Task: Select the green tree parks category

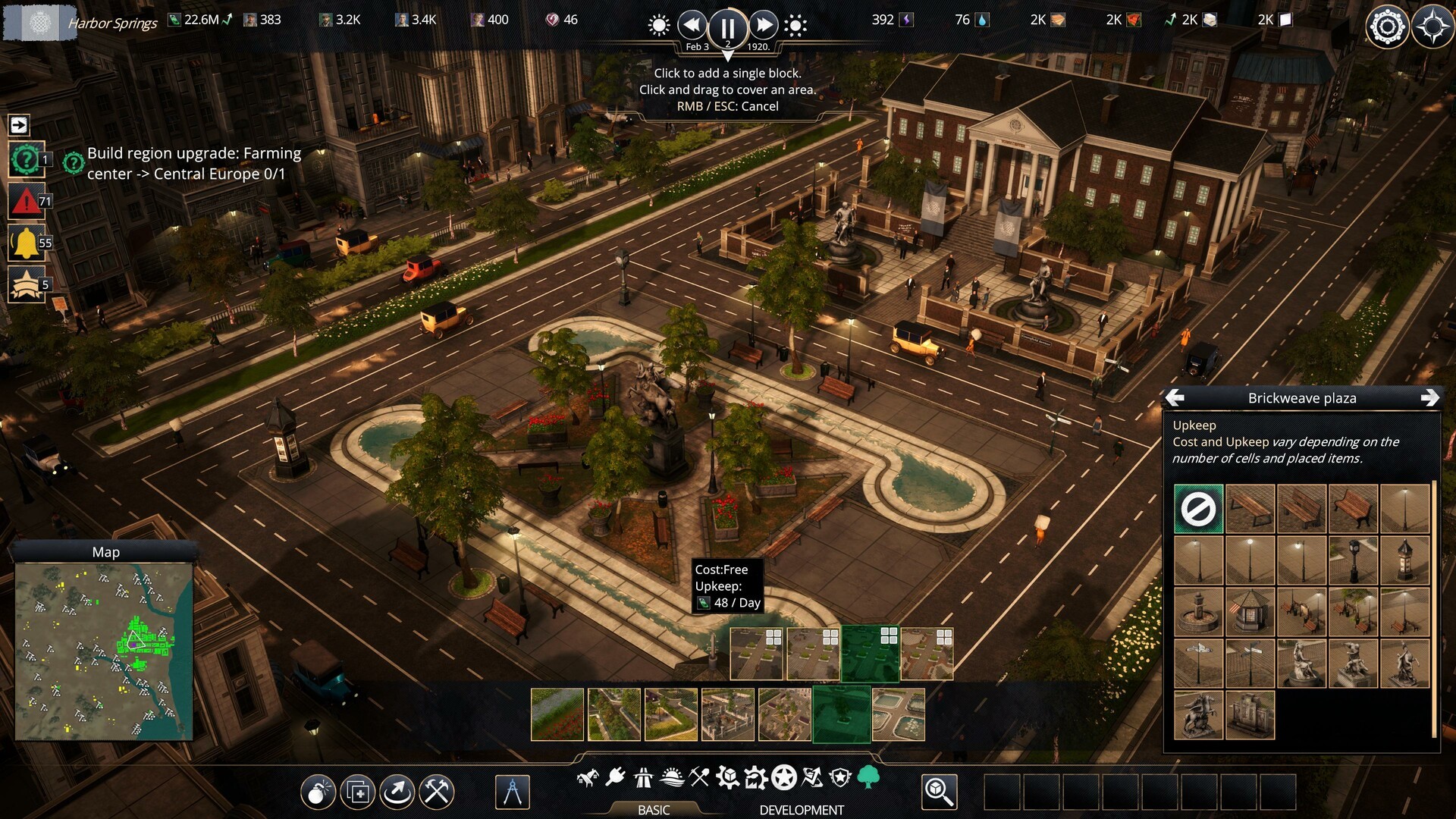Action: click(868, 777)
